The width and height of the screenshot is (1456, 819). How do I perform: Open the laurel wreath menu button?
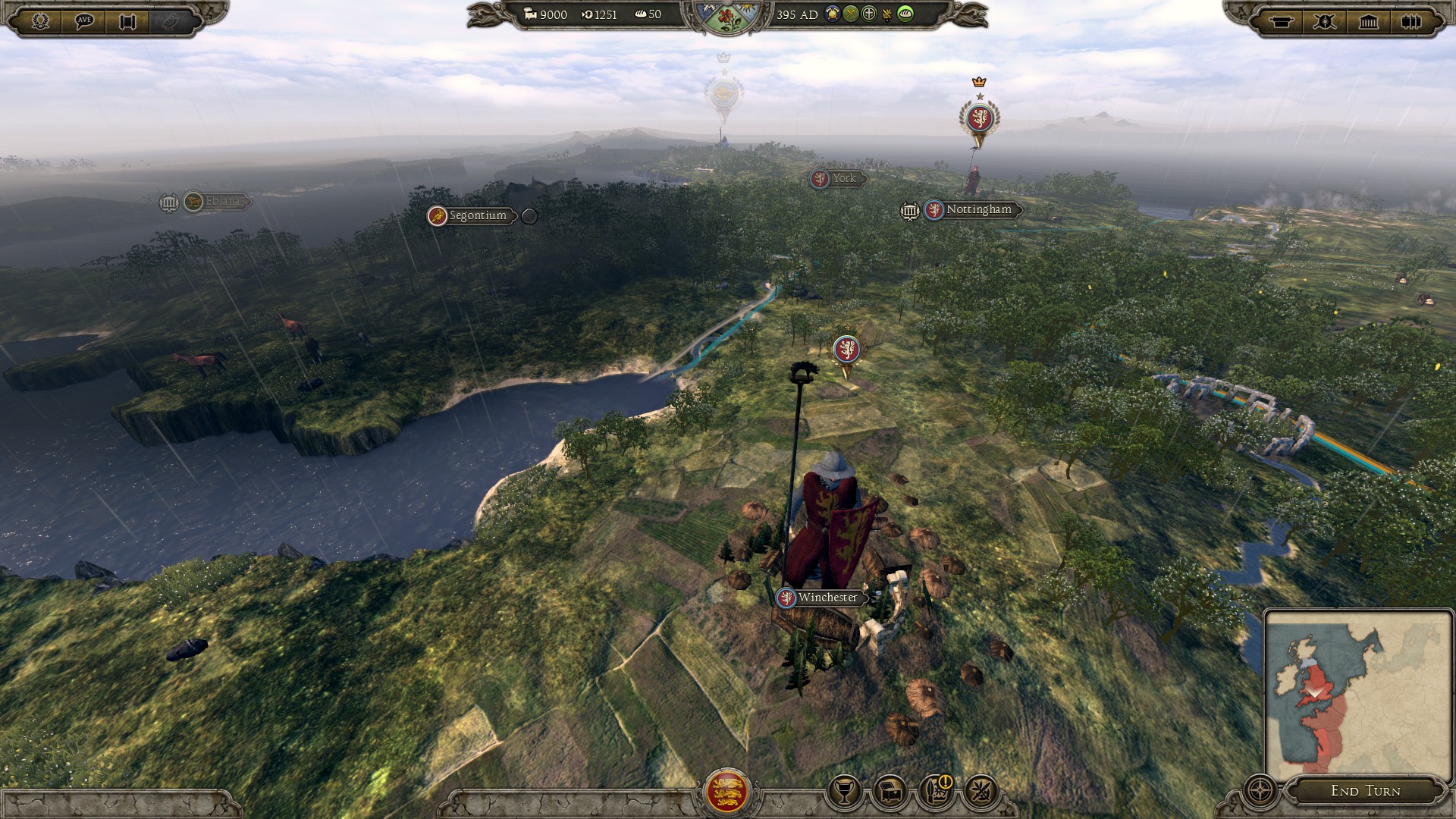pos(40,21)
